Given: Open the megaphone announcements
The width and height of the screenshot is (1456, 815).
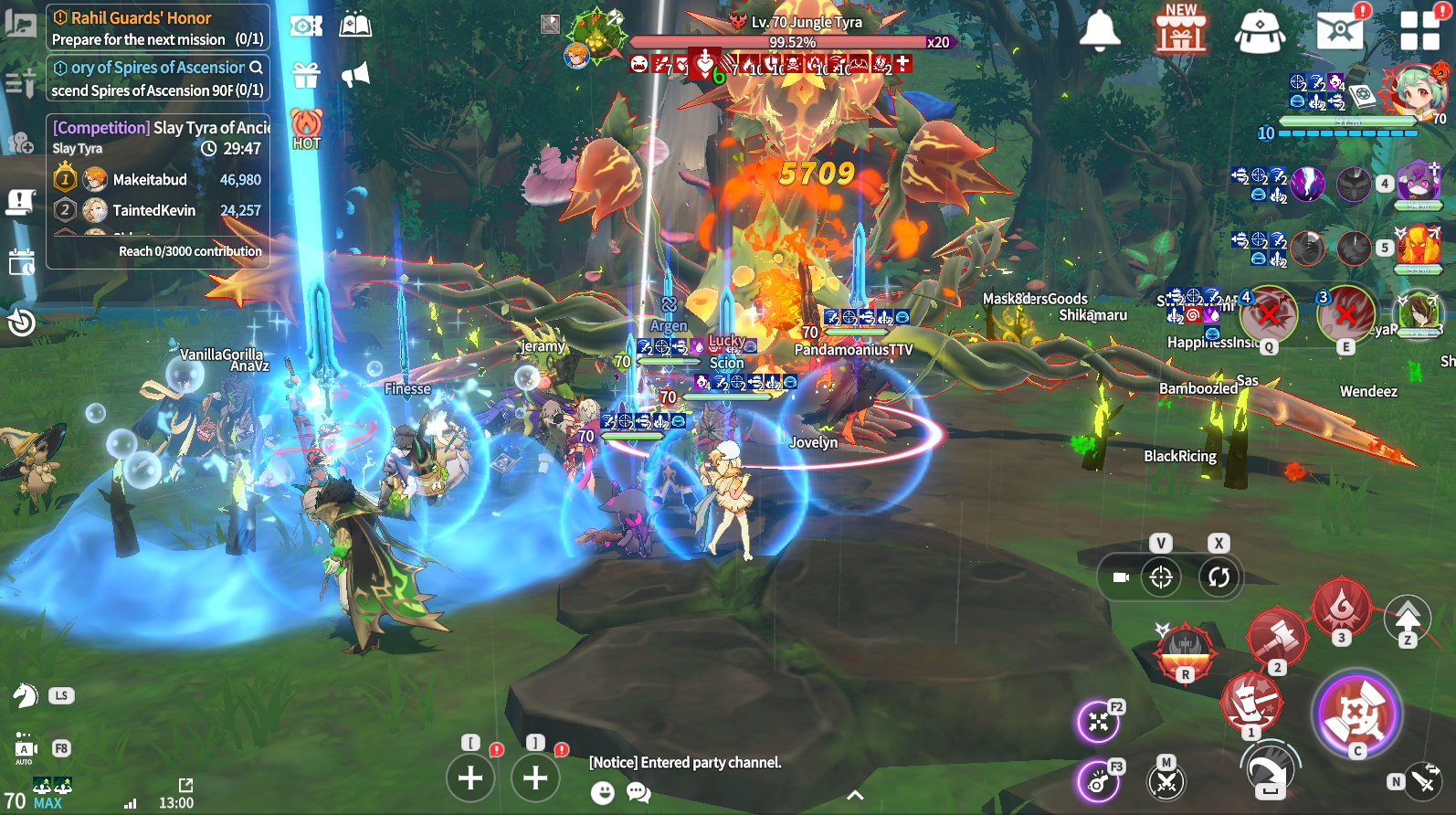Looking at the screenshot, I should point(355,75).
